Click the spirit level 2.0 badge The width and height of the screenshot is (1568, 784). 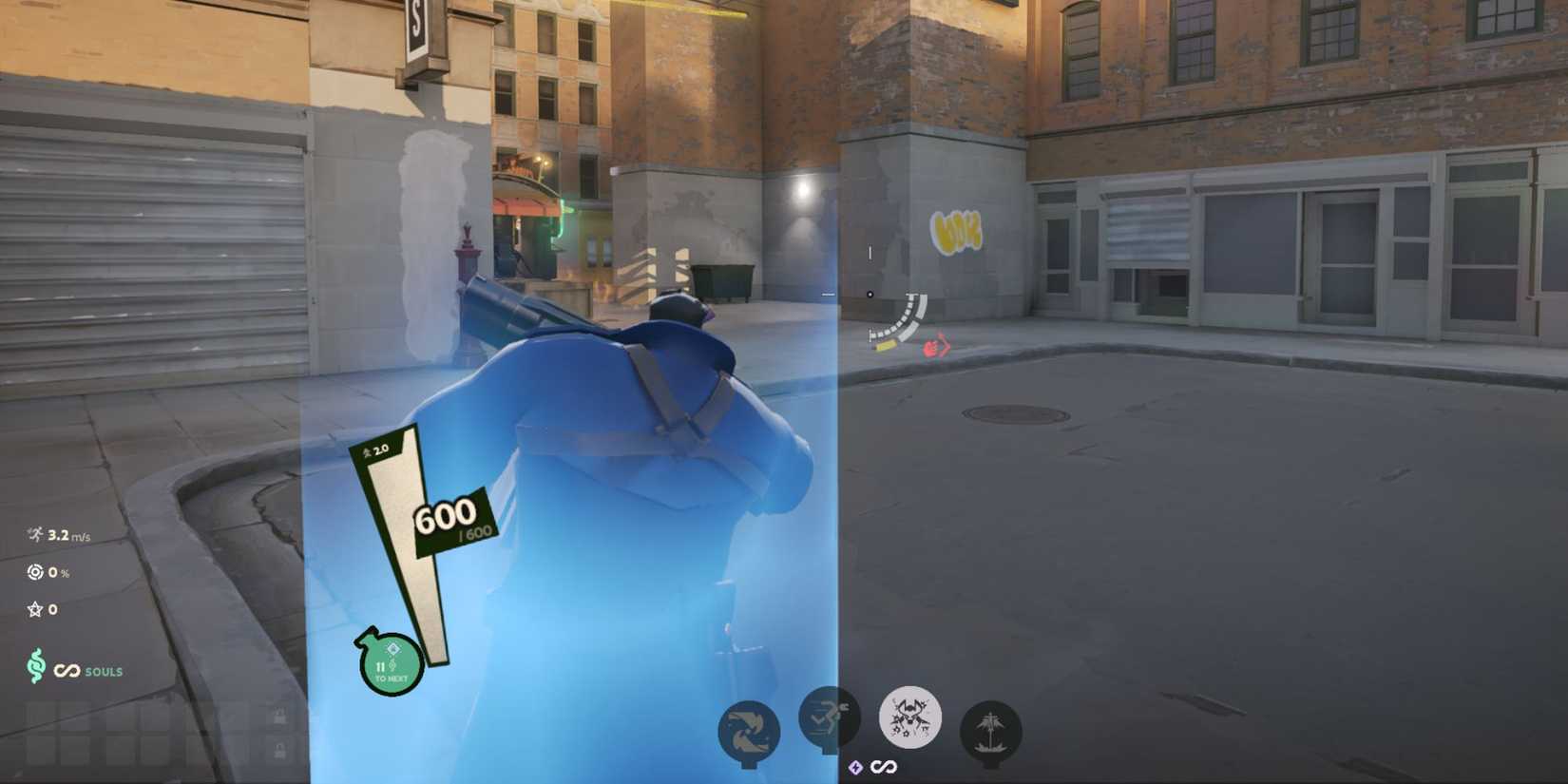point(376,451)
